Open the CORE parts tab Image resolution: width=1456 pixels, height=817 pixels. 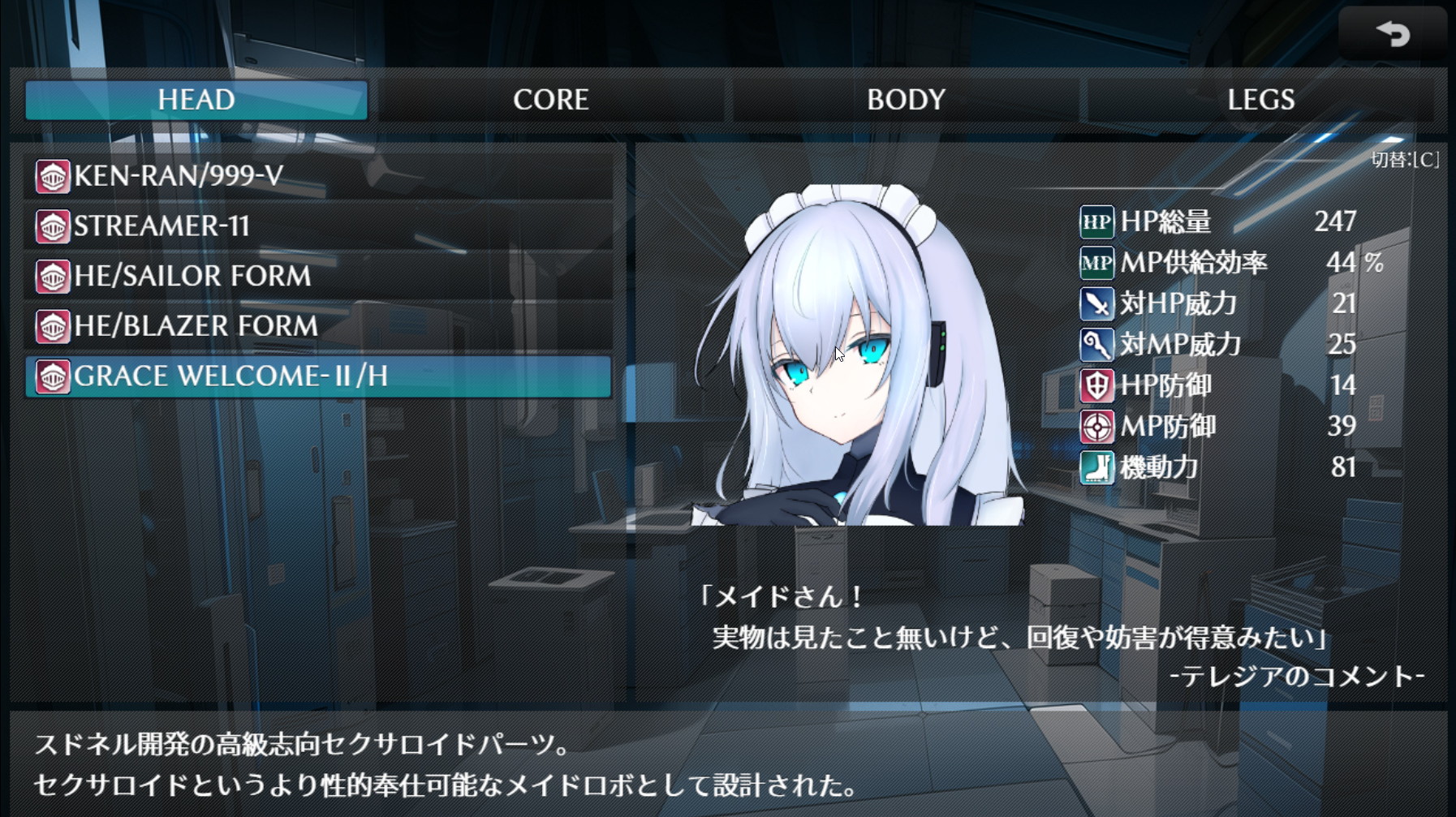[550, 100]
